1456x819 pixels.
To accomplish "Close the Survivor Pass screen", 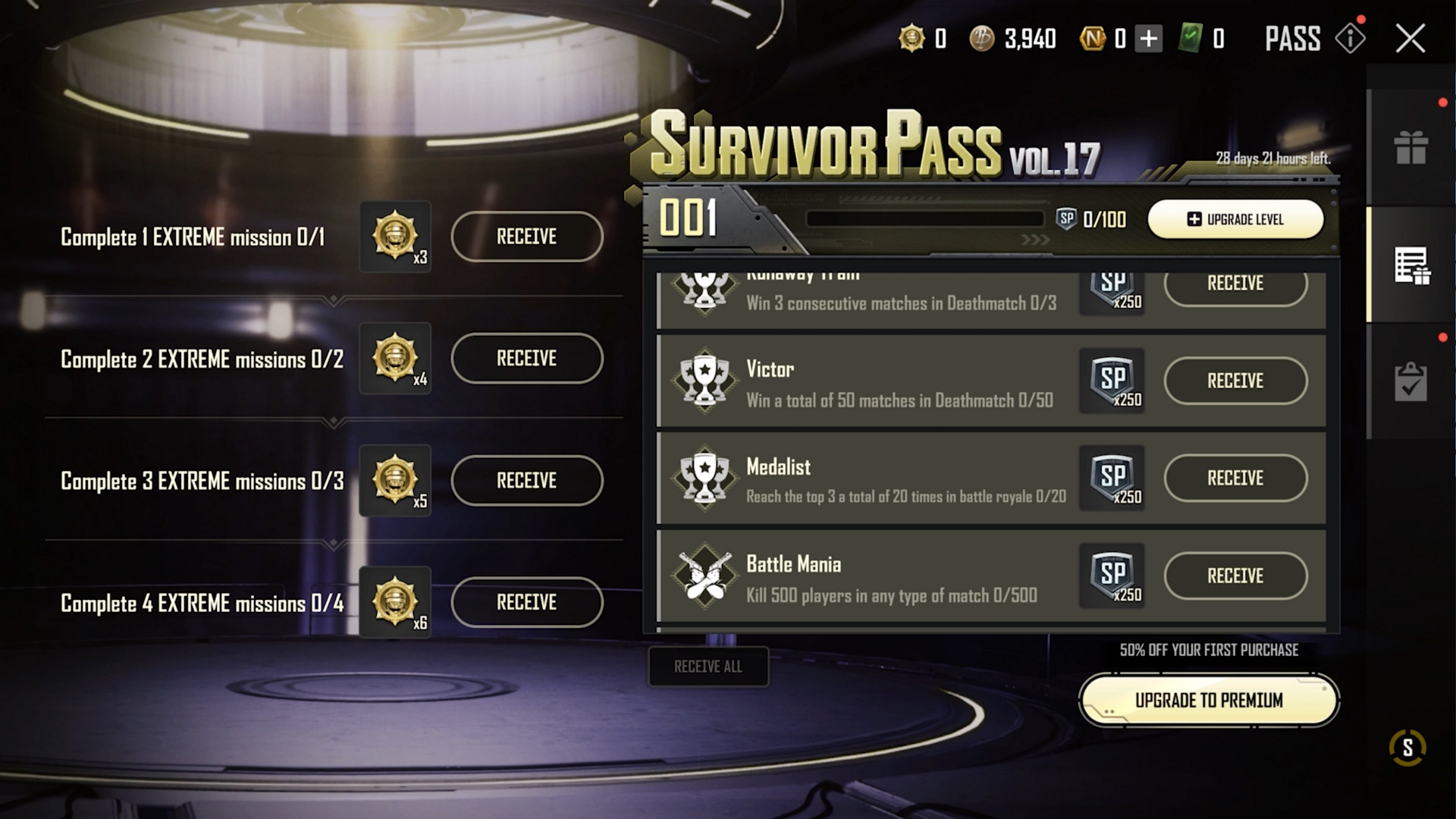I will [1410, 38].
